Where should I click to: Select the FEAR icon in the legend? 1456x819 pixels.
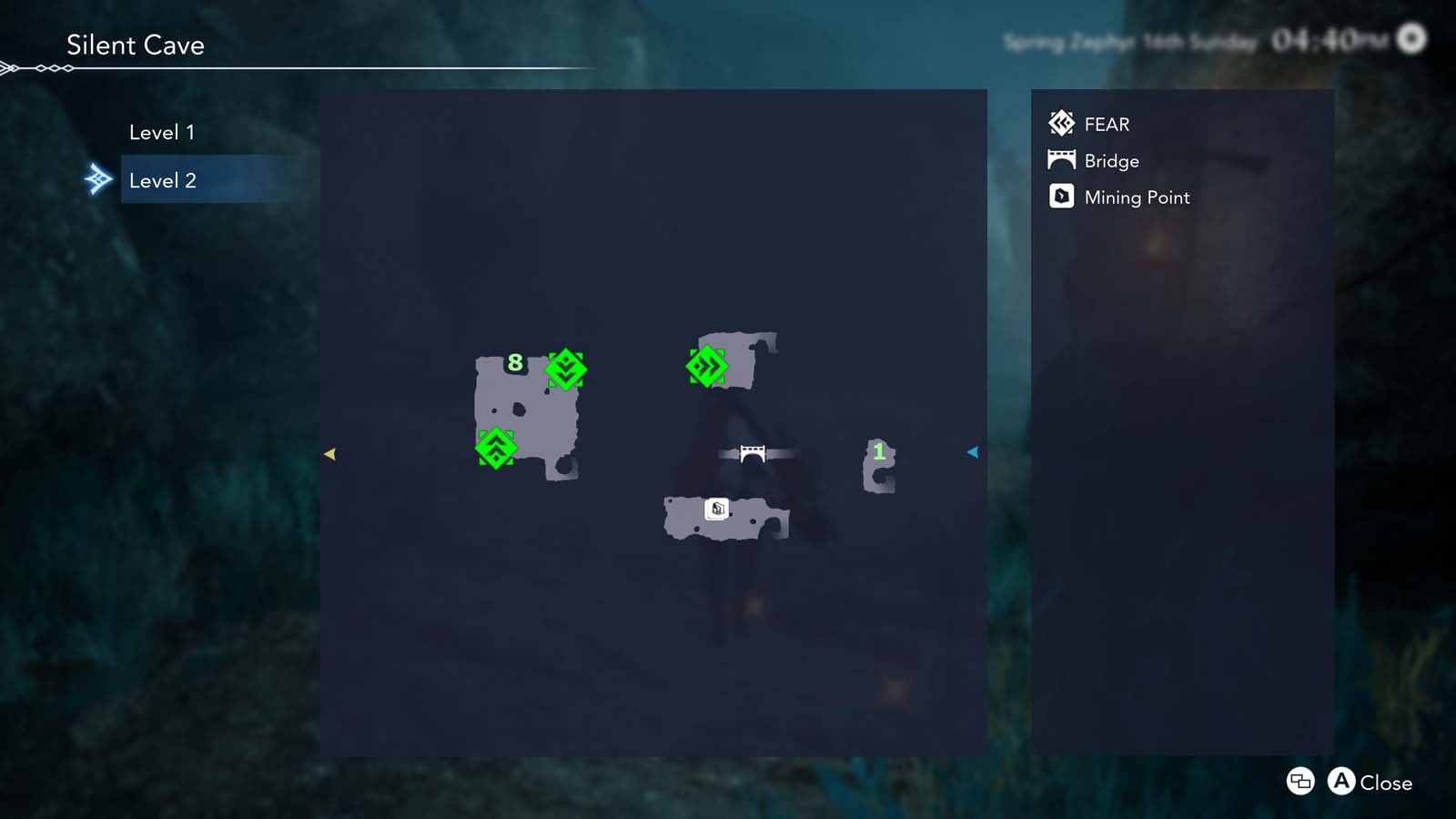[x=1061, y=124]
